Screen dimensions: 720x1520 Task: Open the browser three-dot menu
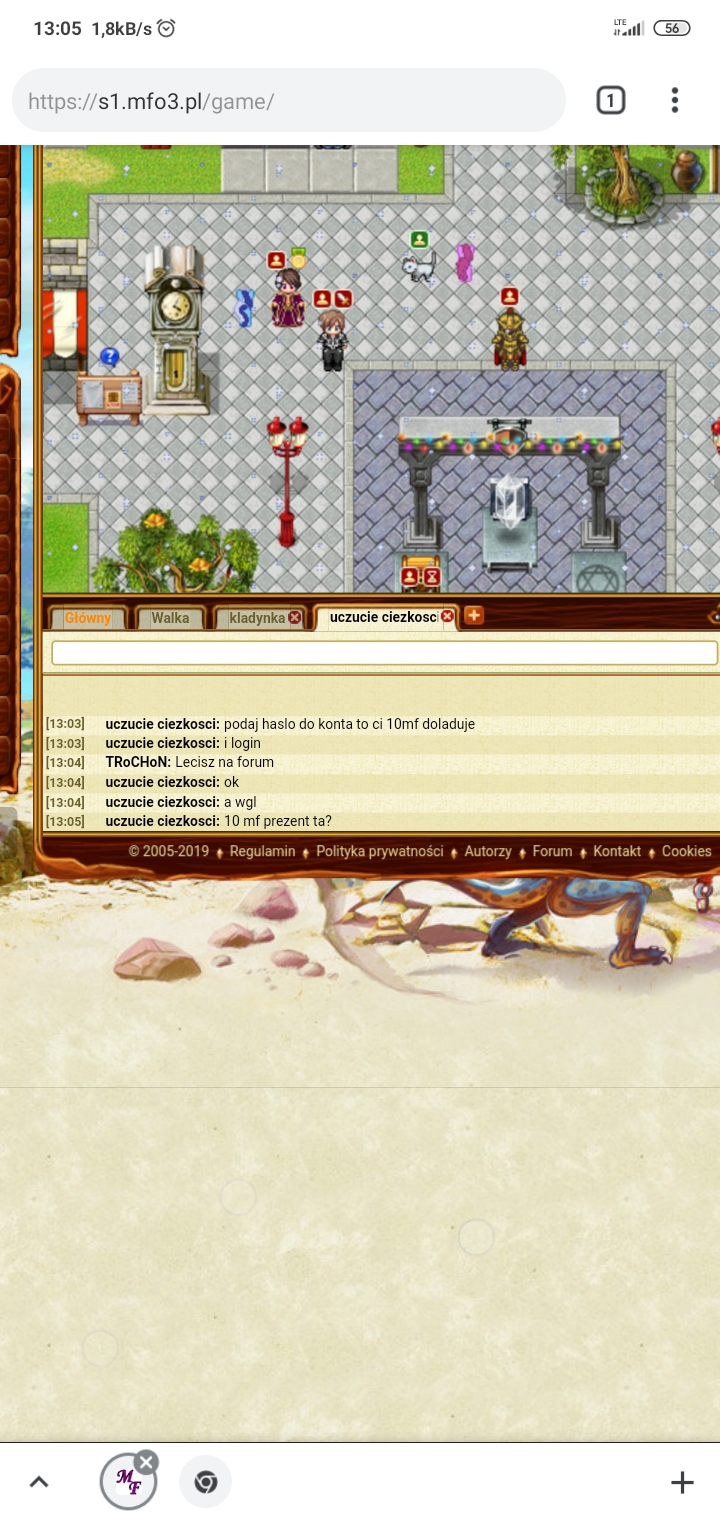click(x=675, y=100)
